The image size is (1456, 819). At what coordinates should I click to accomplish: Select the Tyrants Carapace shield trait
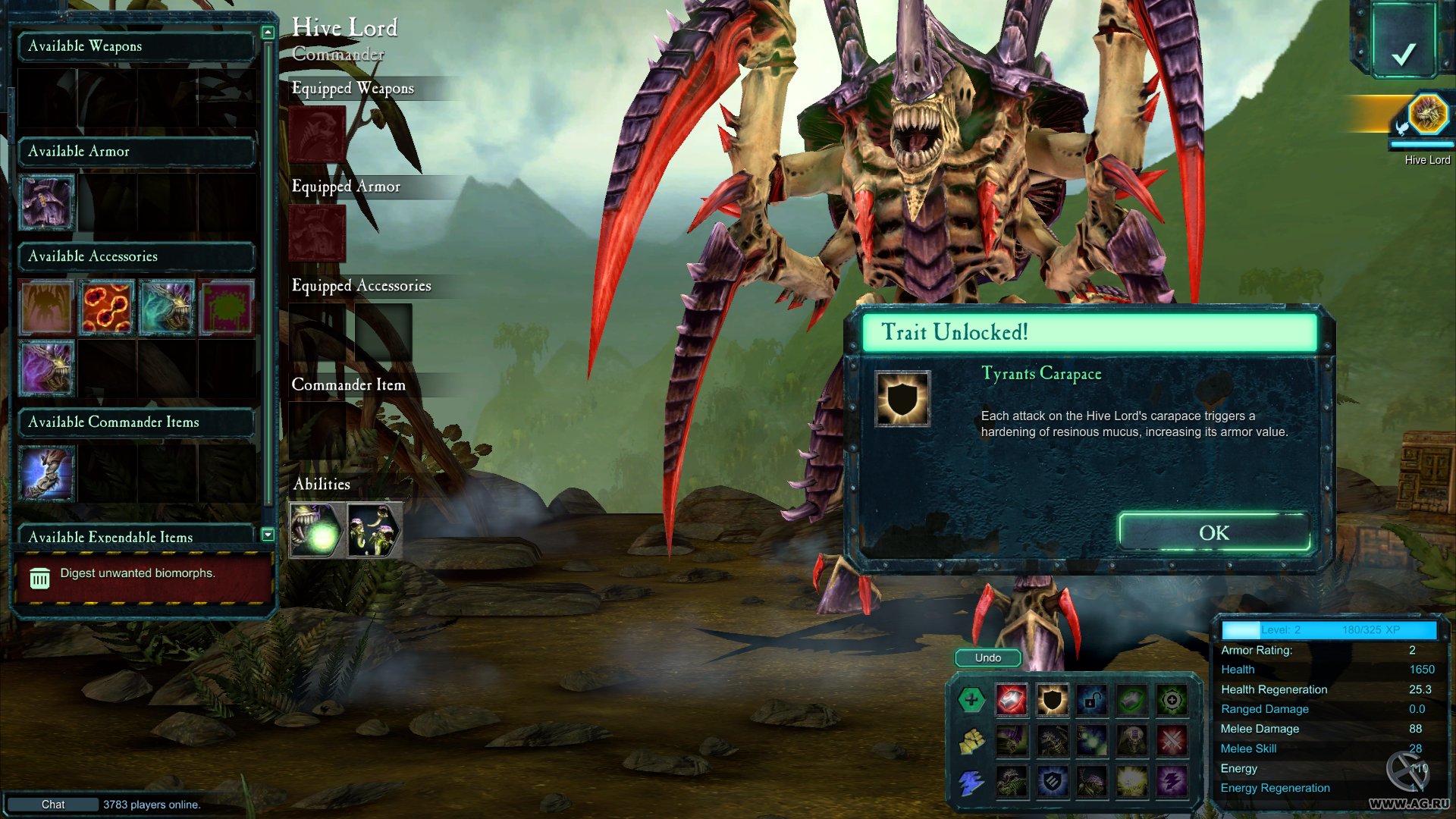[x=1052, y=700]
